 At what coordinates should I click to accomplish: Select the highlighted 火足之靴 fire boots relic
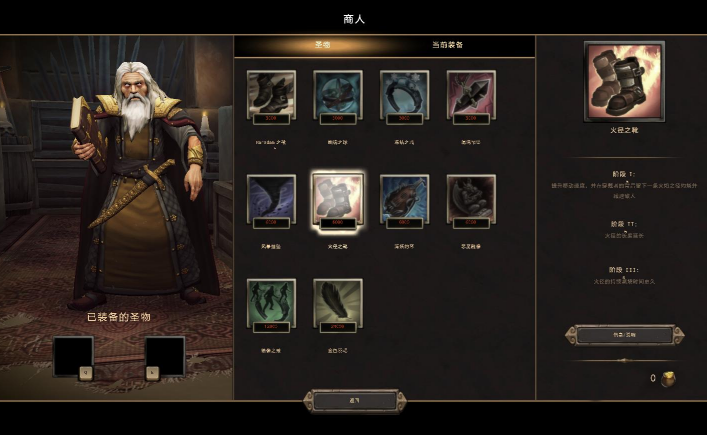pyautogui.click(x=338, y=198)
